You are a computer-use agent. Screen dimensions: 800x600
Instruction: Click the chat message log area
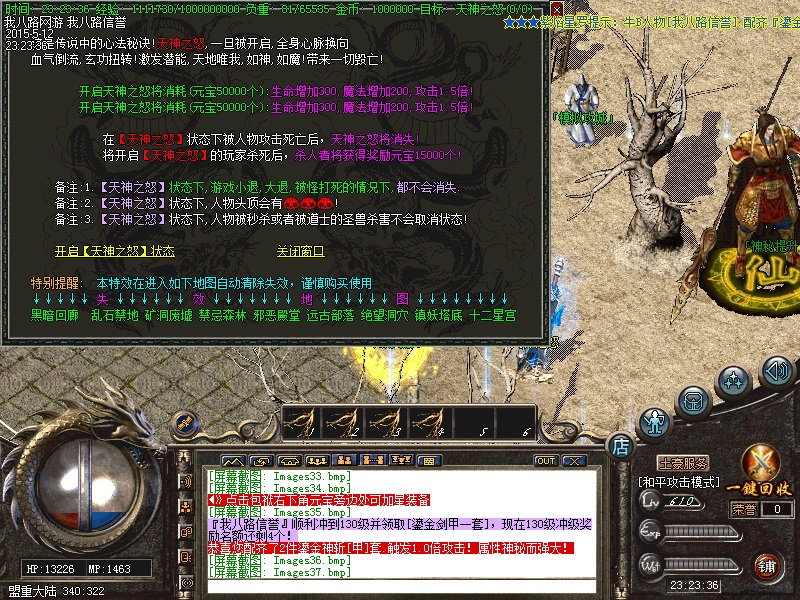pyautogui.click(x=400, y=525)
